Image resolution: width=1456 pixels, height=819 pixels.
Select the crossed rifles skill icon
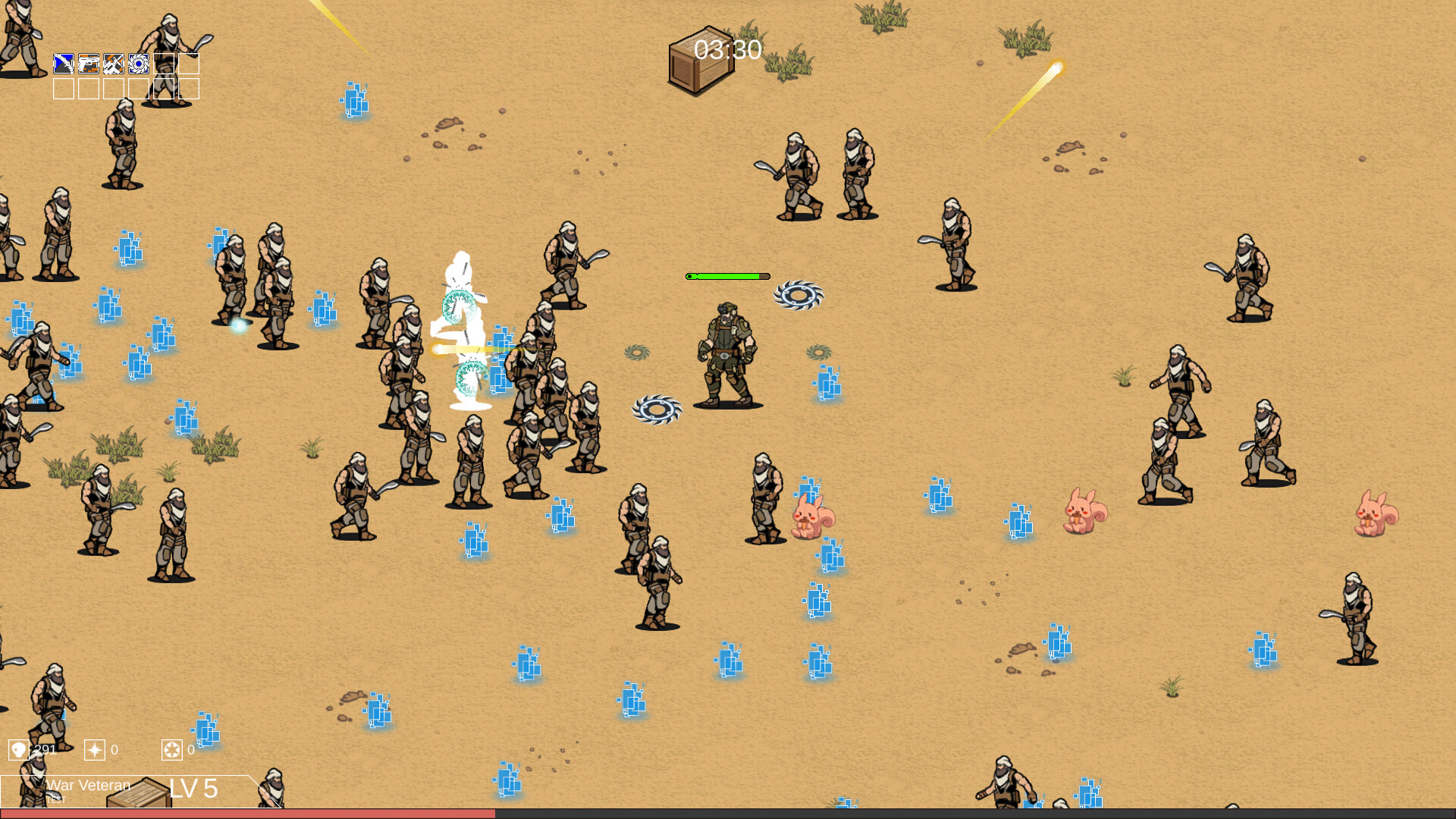[114, 64]
